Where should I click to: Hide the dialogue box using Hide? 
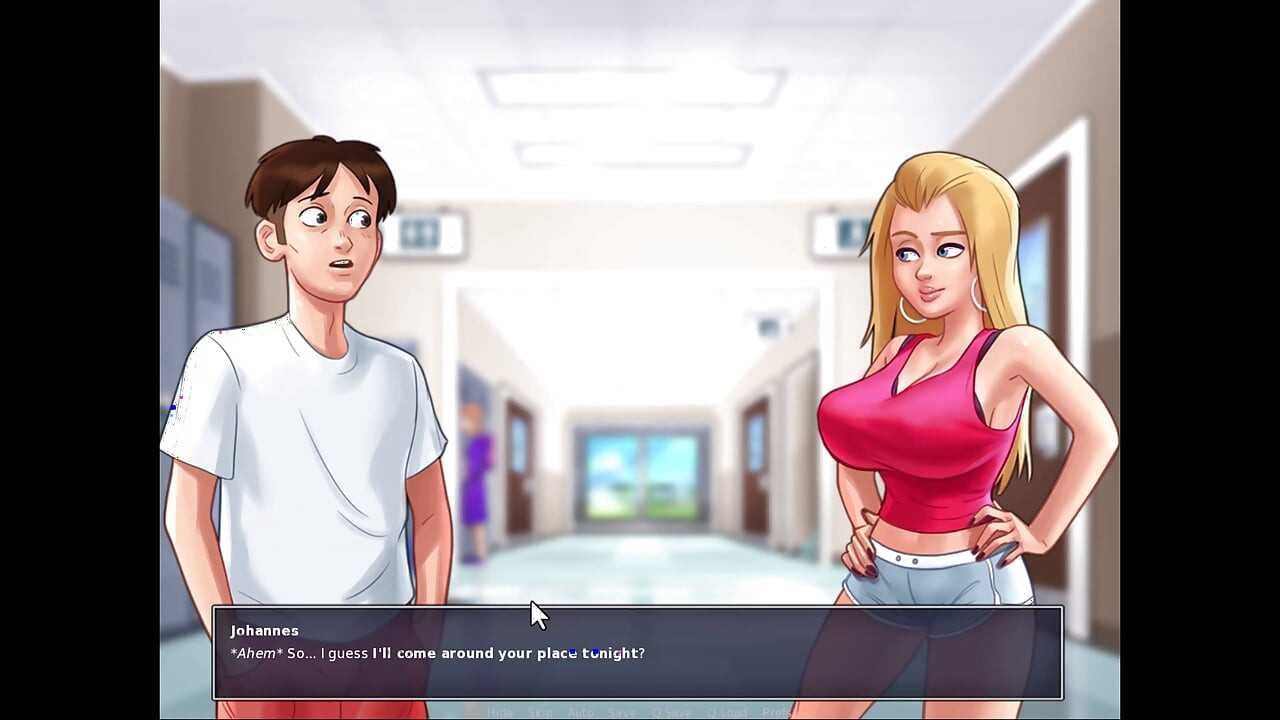click(x=500, y=712)
